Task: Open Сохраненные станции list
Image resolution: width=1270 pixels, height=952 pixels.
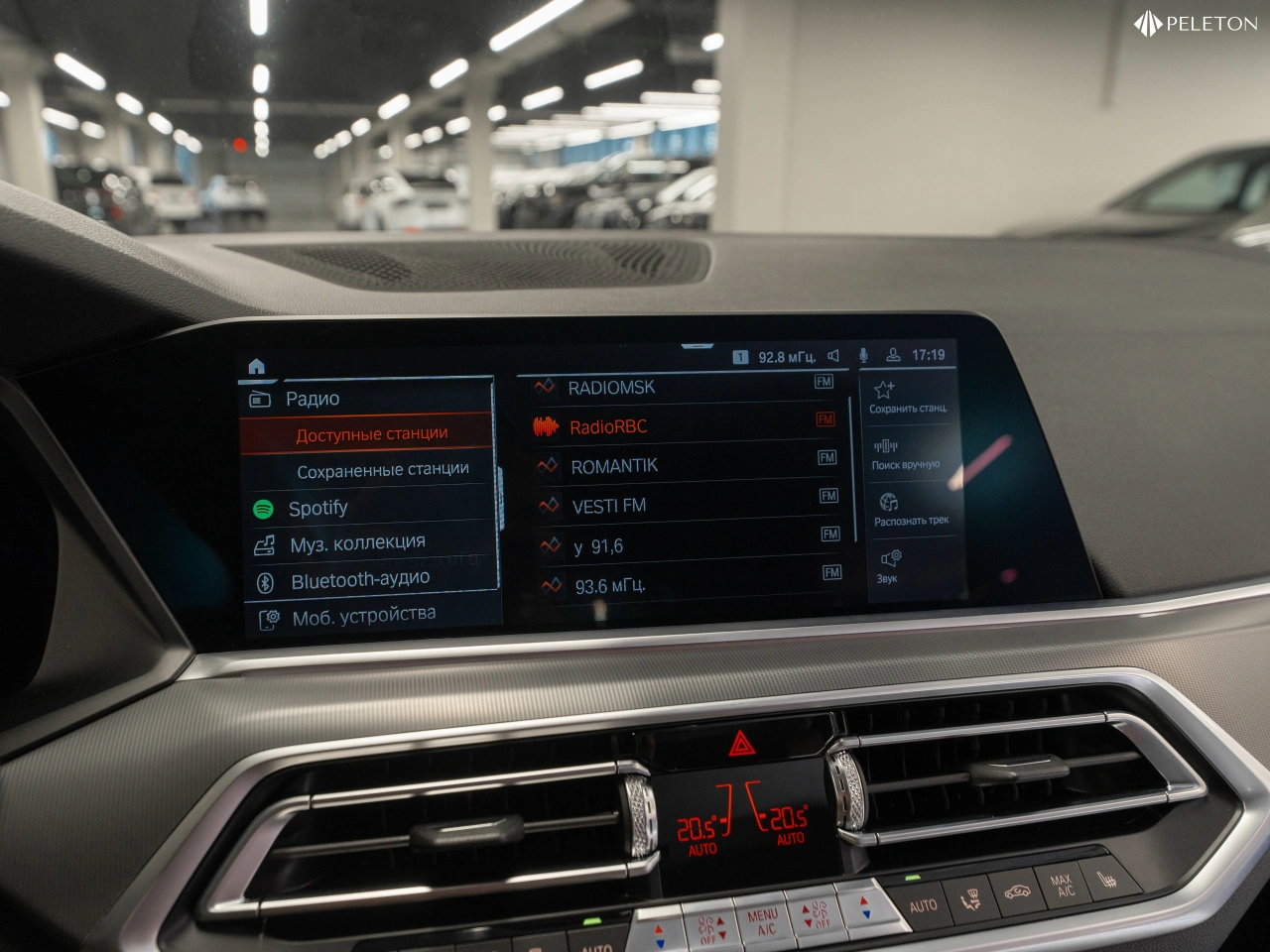Action: 382,470
